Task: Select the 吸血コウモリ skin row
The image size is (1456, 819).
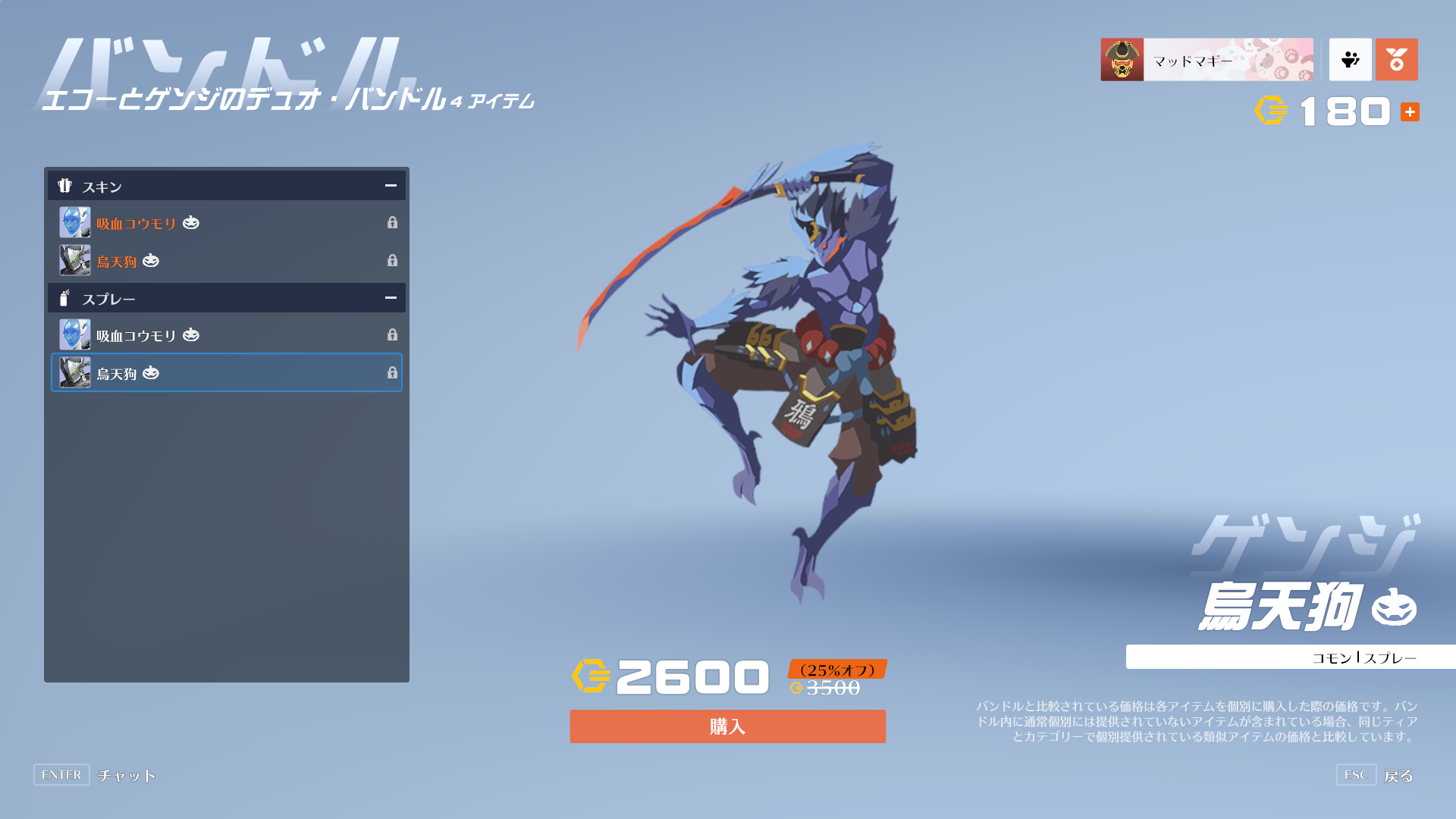Action: point(226,223)
